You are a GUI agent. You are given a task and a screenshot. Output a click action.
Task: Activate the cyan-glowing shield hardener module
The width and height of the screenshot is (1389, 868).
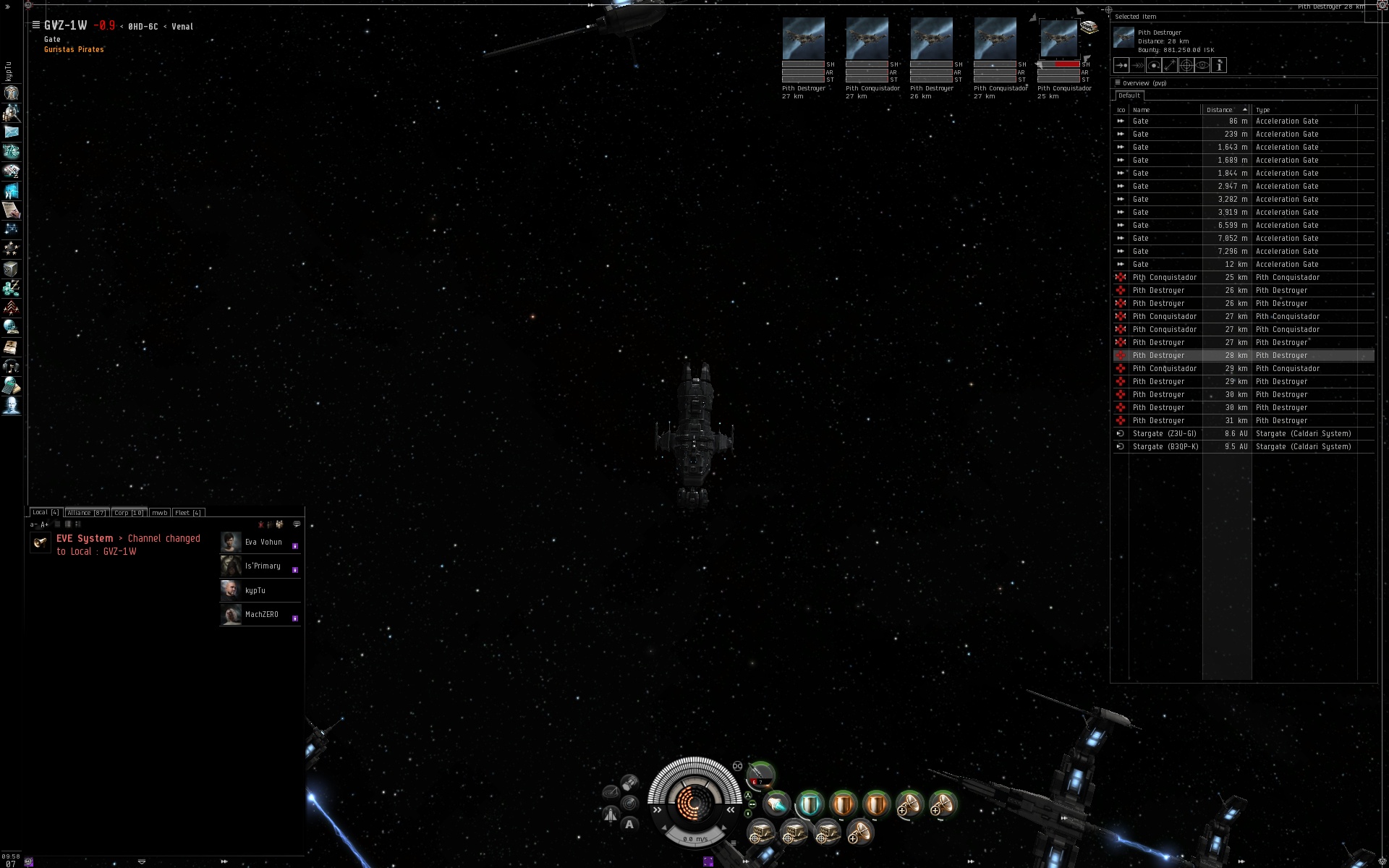[809, 804]
